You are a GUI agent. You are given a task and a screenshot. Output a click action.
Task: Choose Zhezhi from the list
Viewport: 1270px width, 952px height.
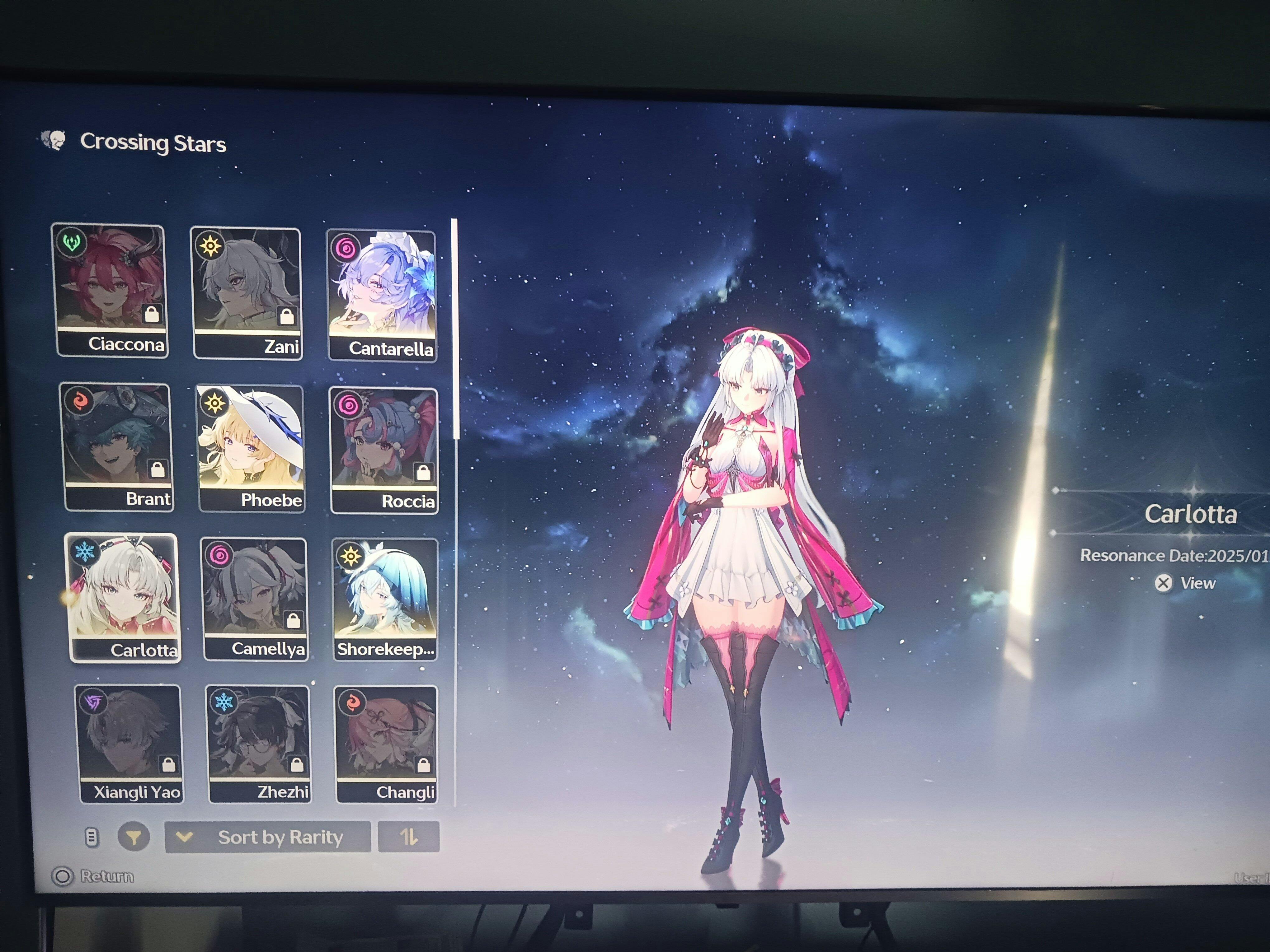click(x=259, y=744)
